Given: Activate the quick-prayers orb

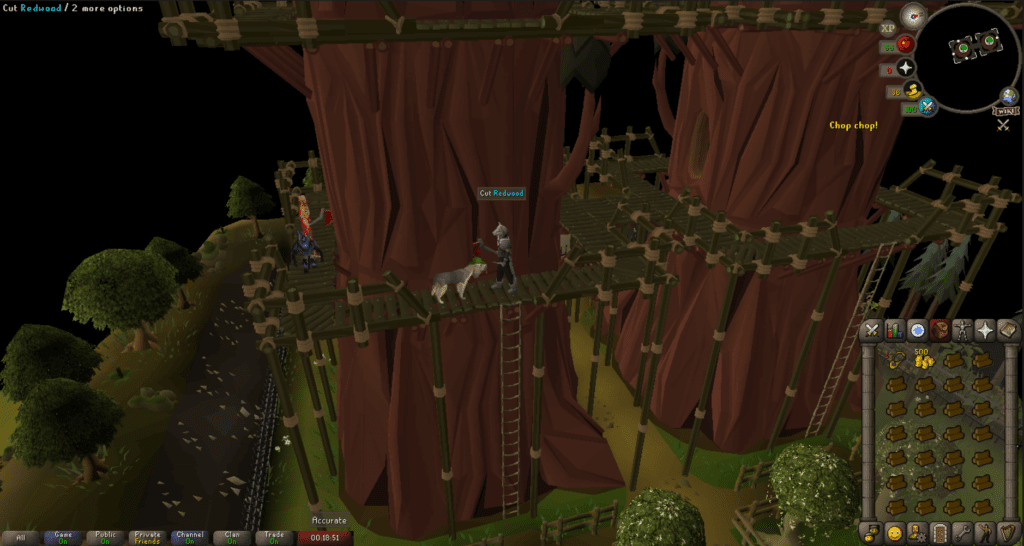Looking at the screenshot, I should [x=906, y=68].
